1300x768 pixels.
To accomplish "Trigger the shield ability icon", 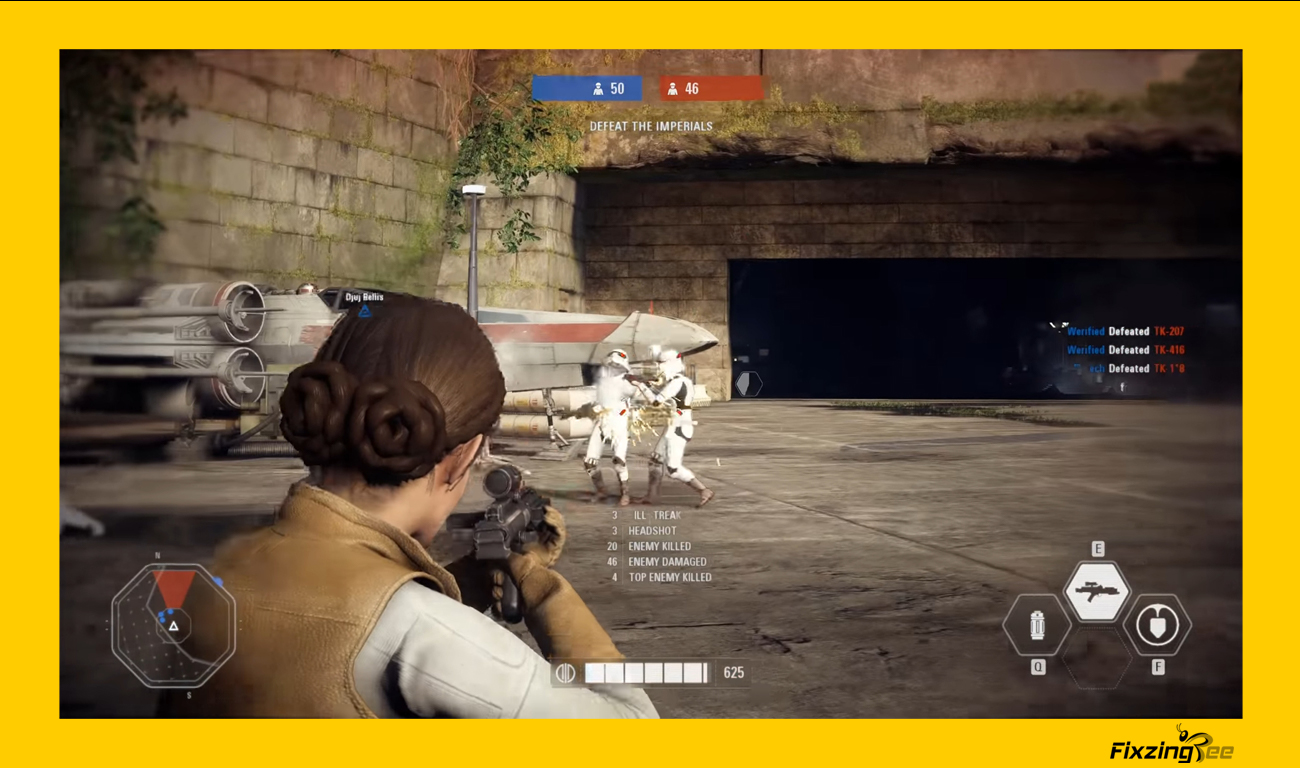I will tap(1157, 627).
